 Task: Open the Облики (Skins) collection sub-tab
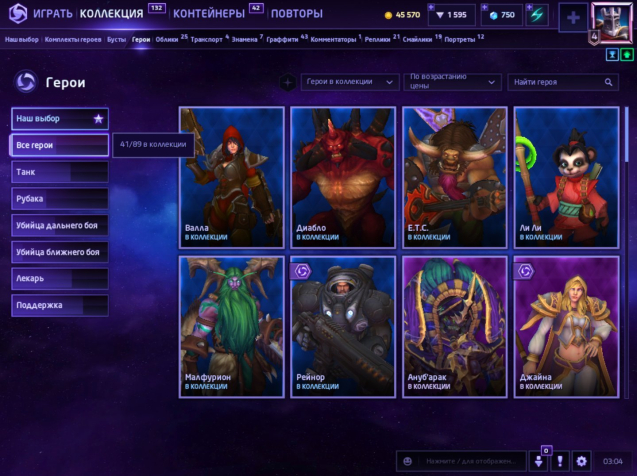pyautogui.click(x=167, y=38)
